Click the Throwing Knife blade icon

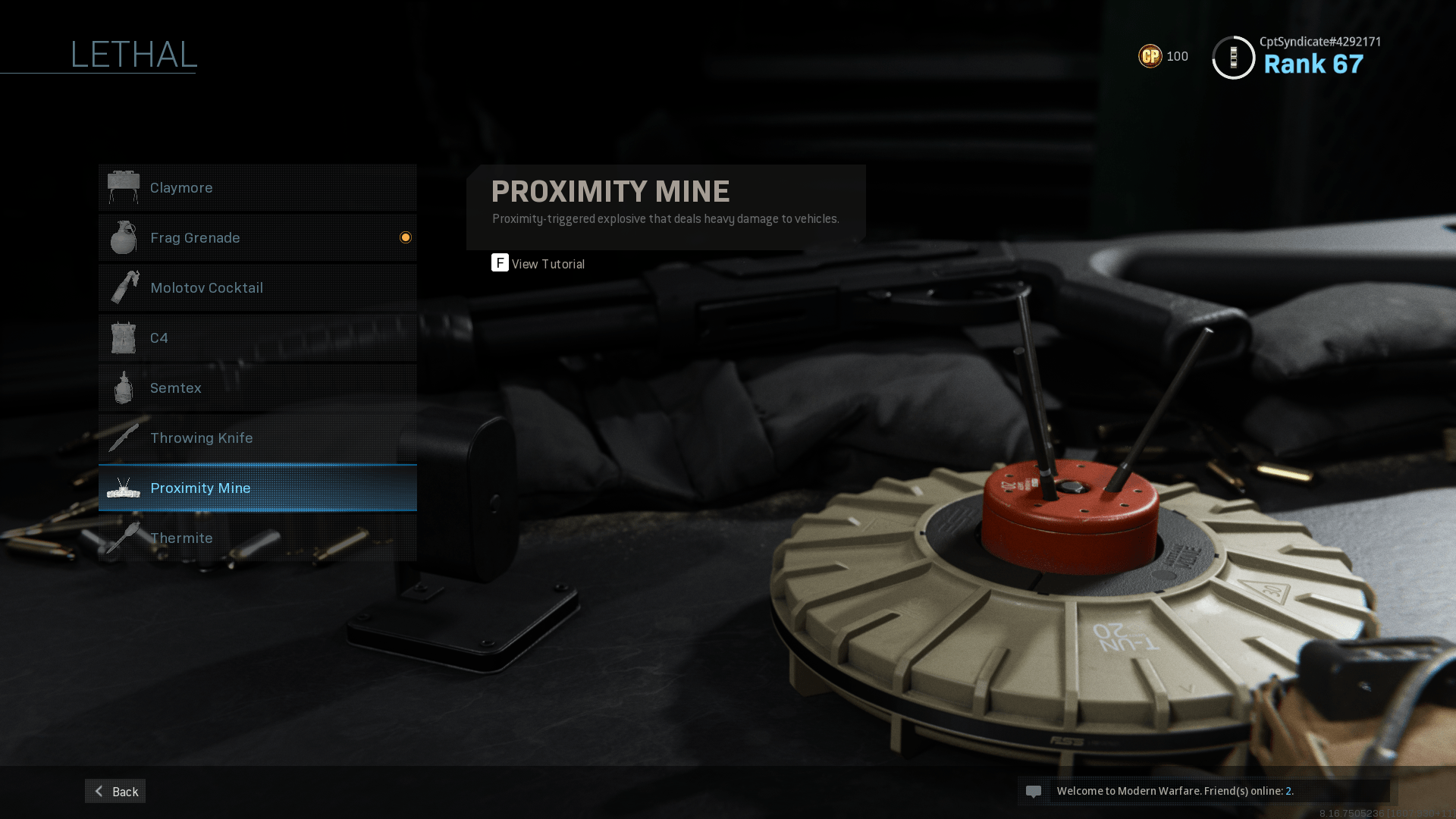click(x=124, y=438)
